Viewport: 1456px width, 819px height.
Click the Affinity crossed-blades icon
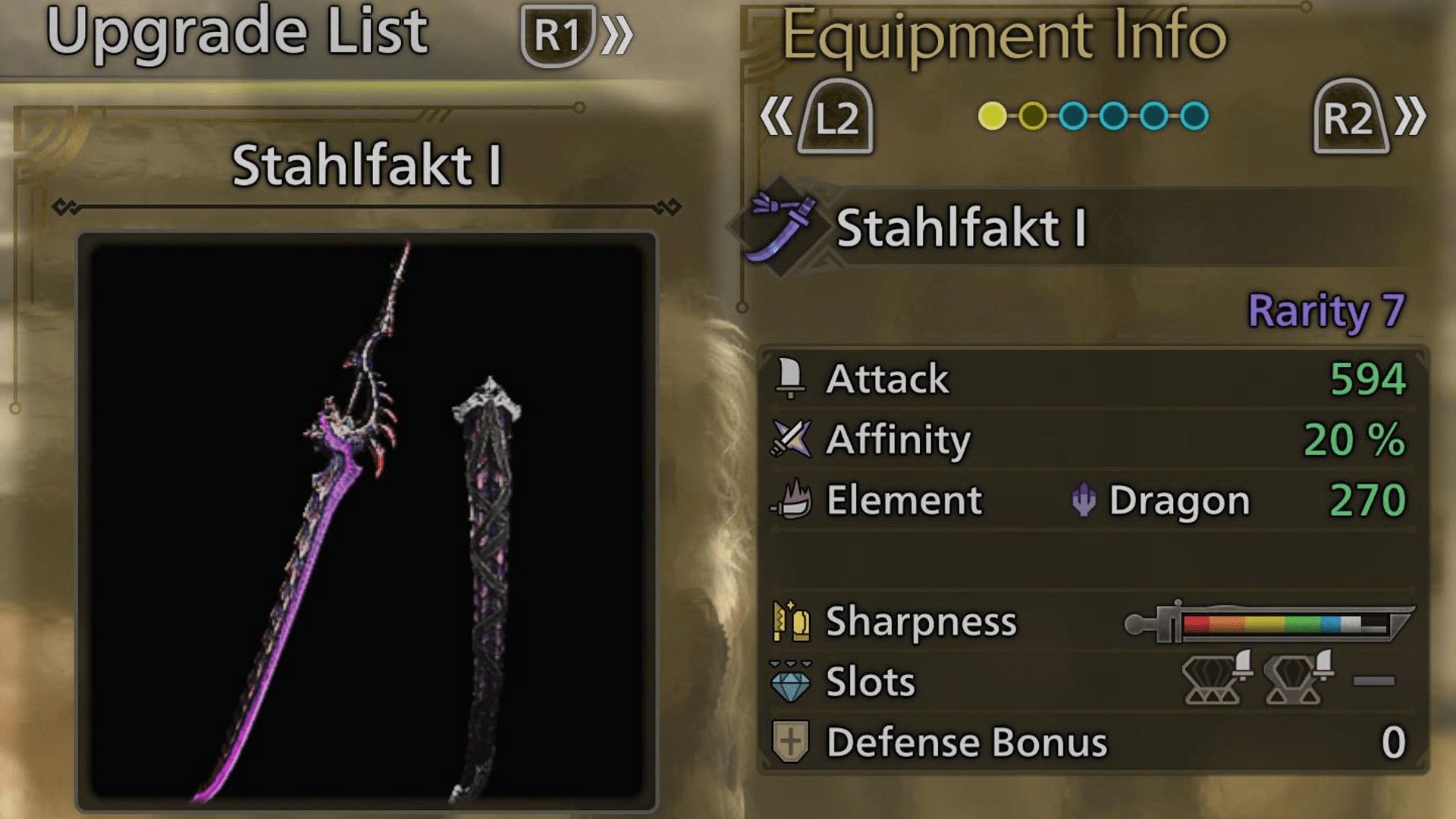pyautogui.click(x=792, y=439)
